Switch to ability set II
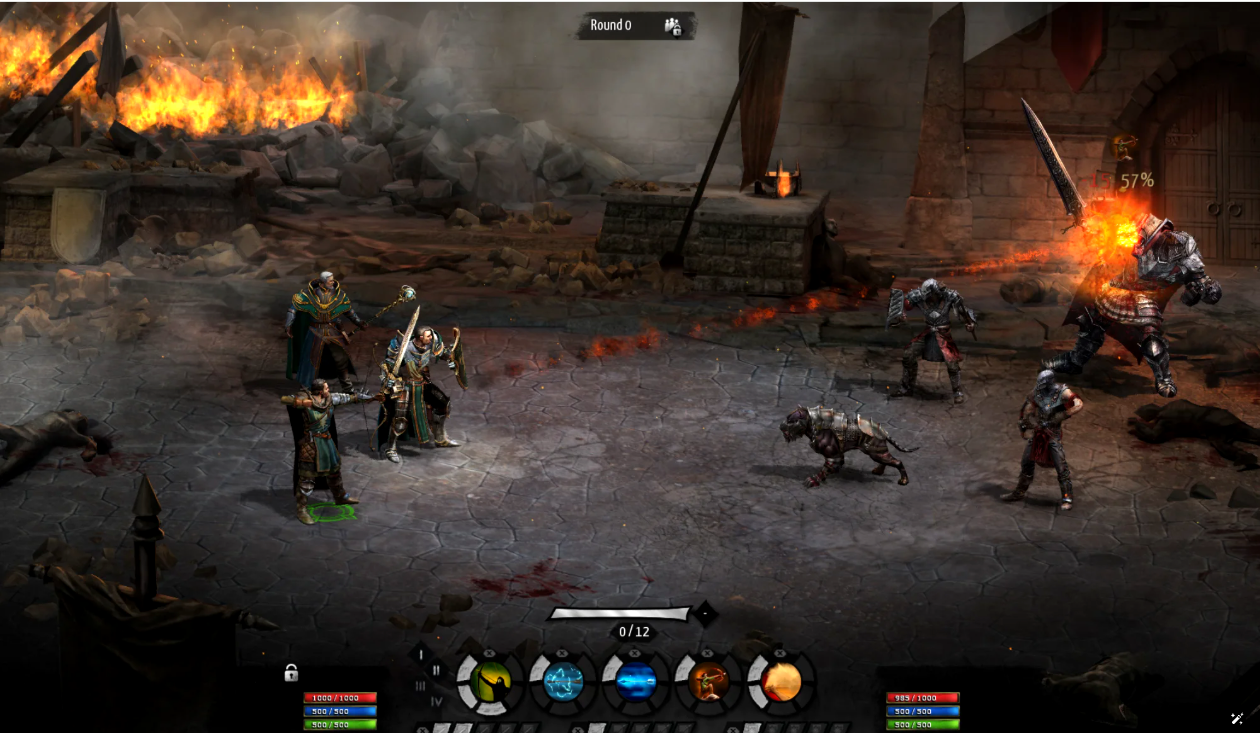The width and height of the screenshot is (1260, 733). tap(436, 670)
